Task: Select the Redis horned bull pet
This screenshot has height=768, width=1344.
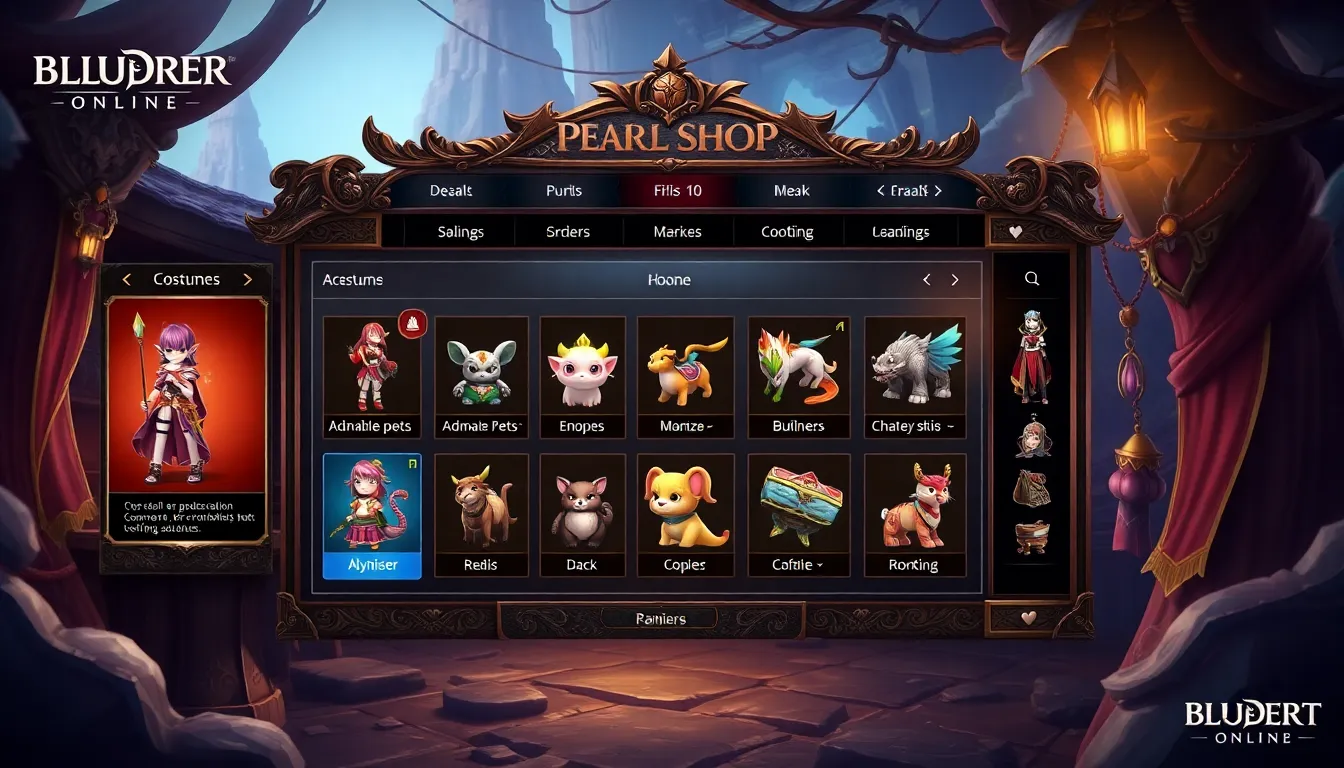Action: 482,515
